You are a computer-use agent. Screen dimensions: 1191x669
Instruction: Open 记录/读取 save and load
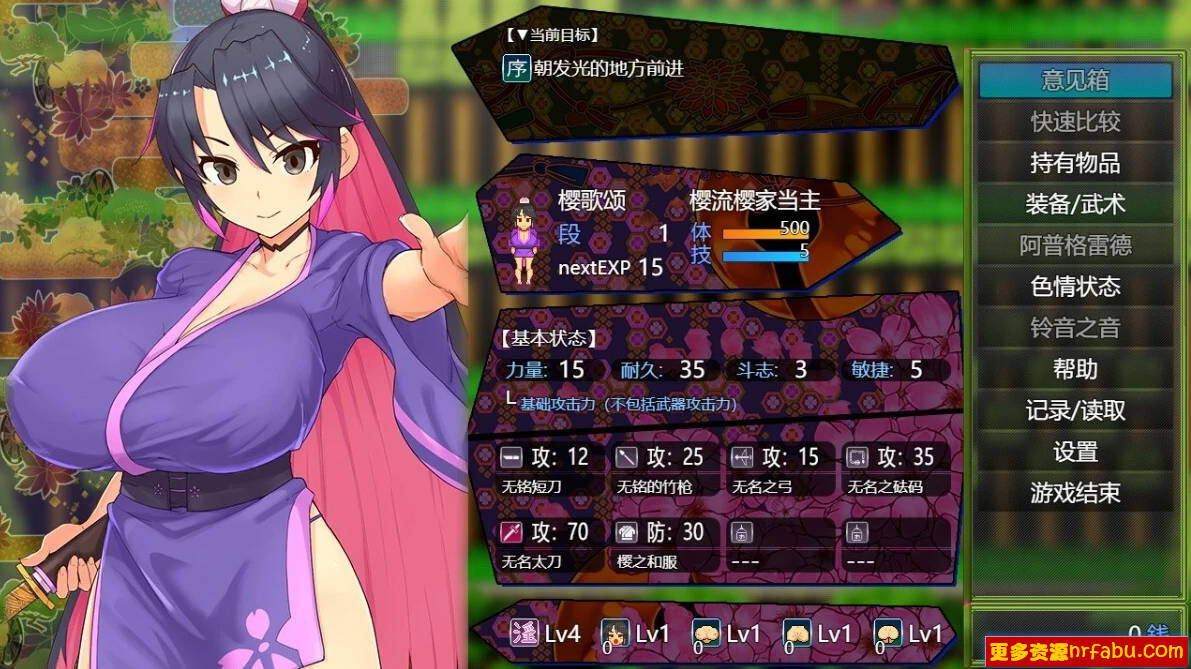1075,411
